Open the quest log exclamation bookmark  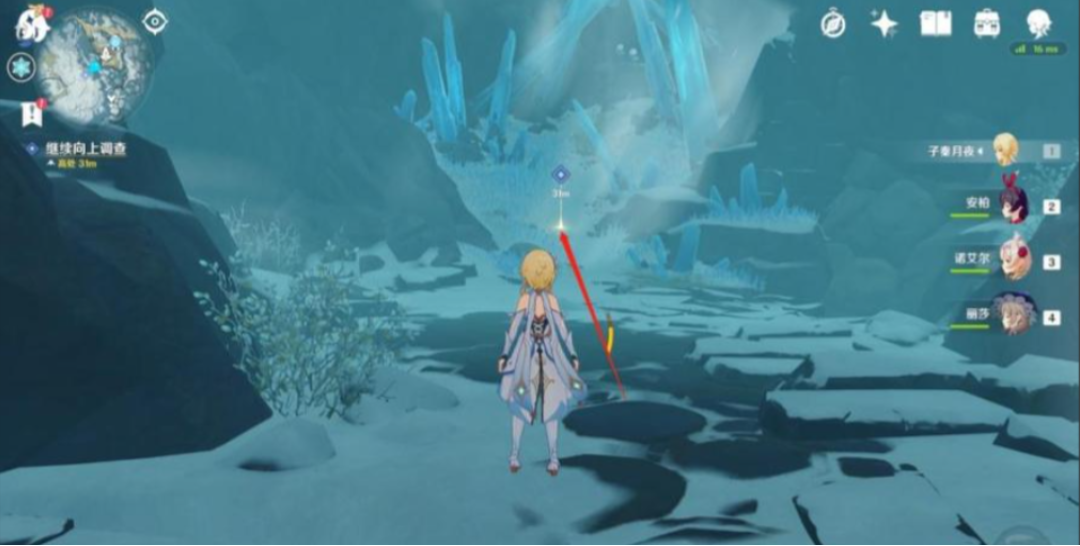(x=31, y=114)
